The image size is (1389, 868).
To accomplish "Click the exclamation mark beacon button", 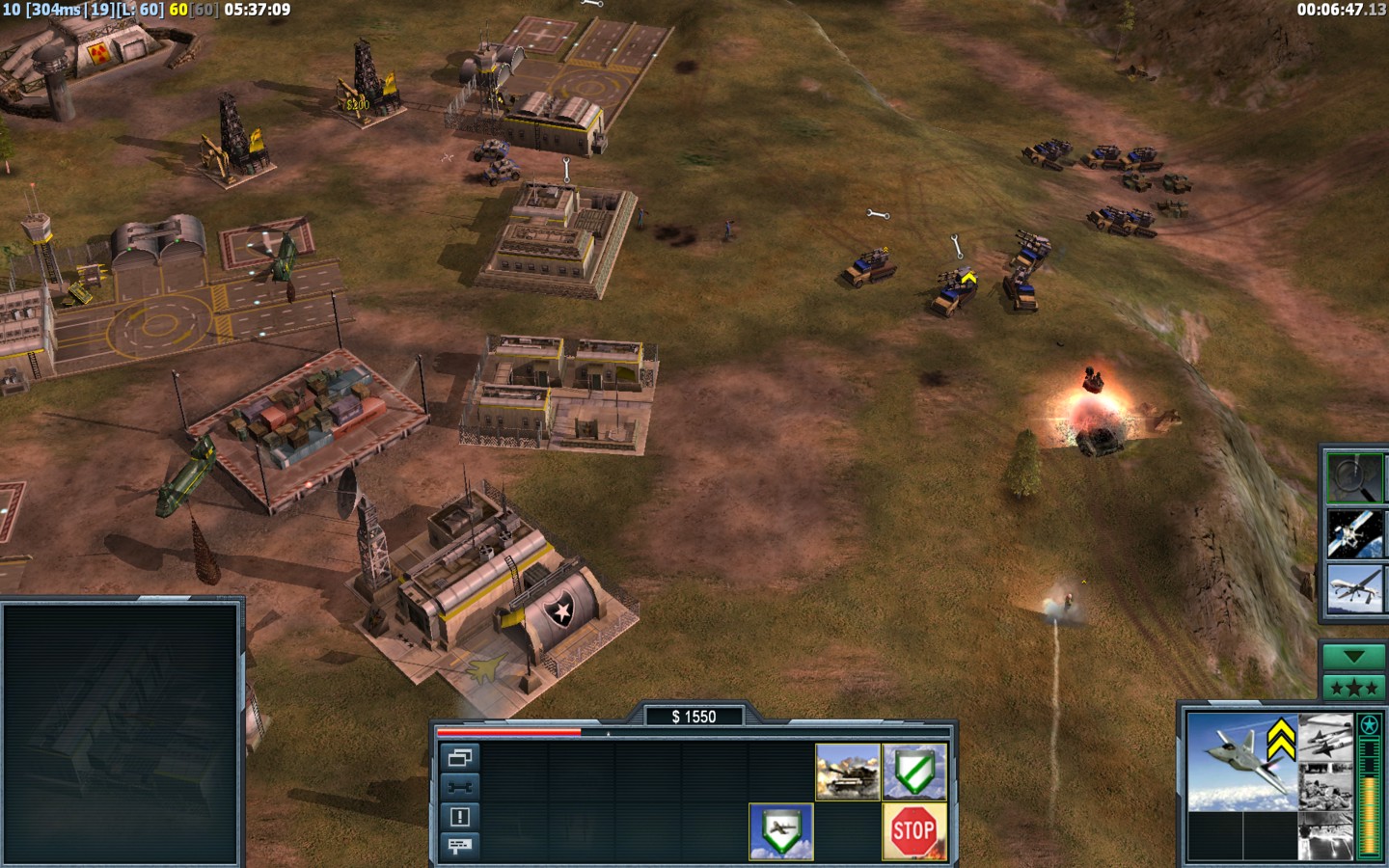I will coord(459,817).
